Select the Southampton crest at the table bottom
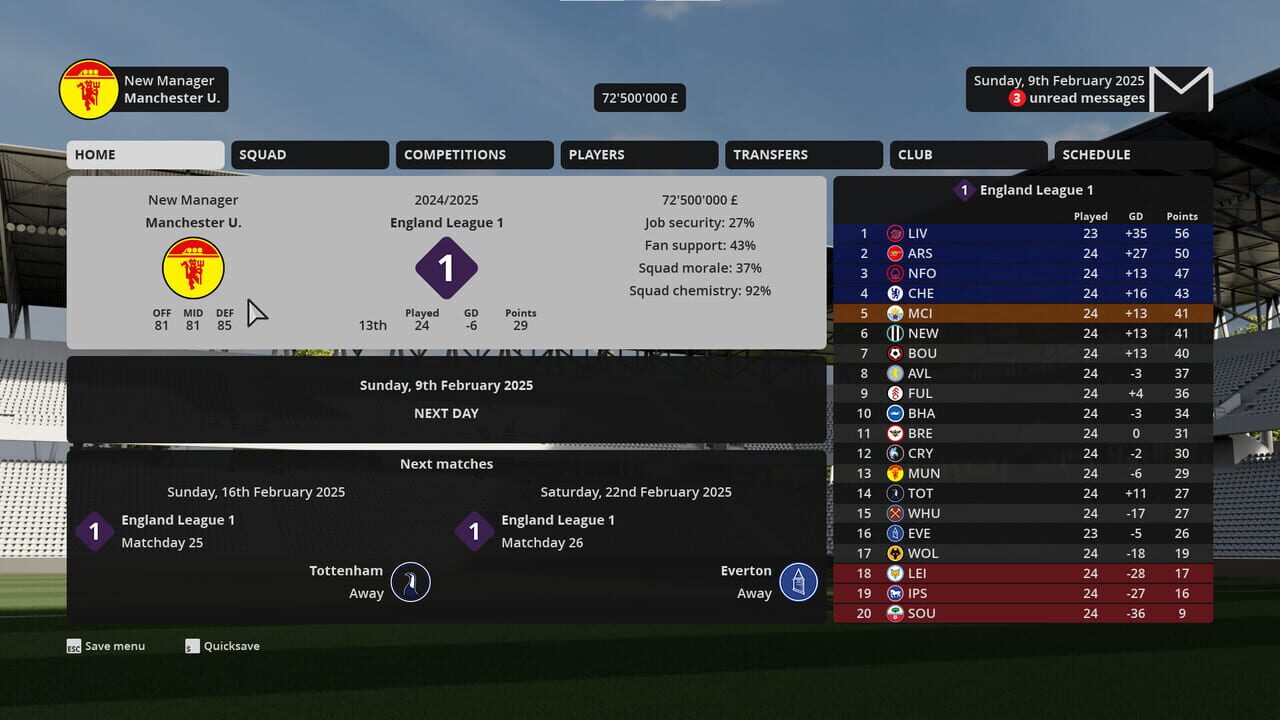 tap(896, 613)
